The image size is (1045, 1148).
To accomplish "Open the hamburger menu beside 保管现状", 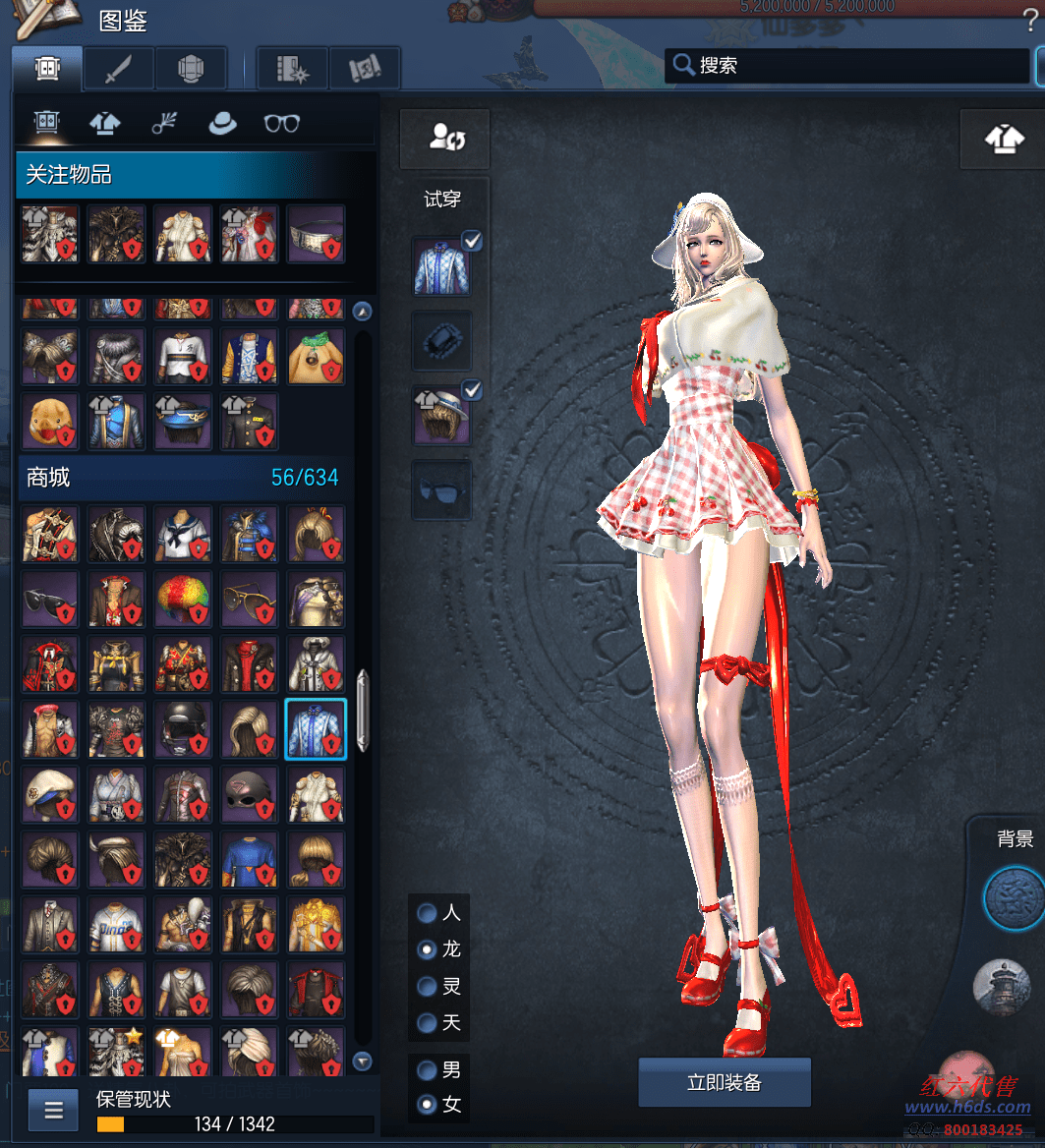I will 53,1111.
